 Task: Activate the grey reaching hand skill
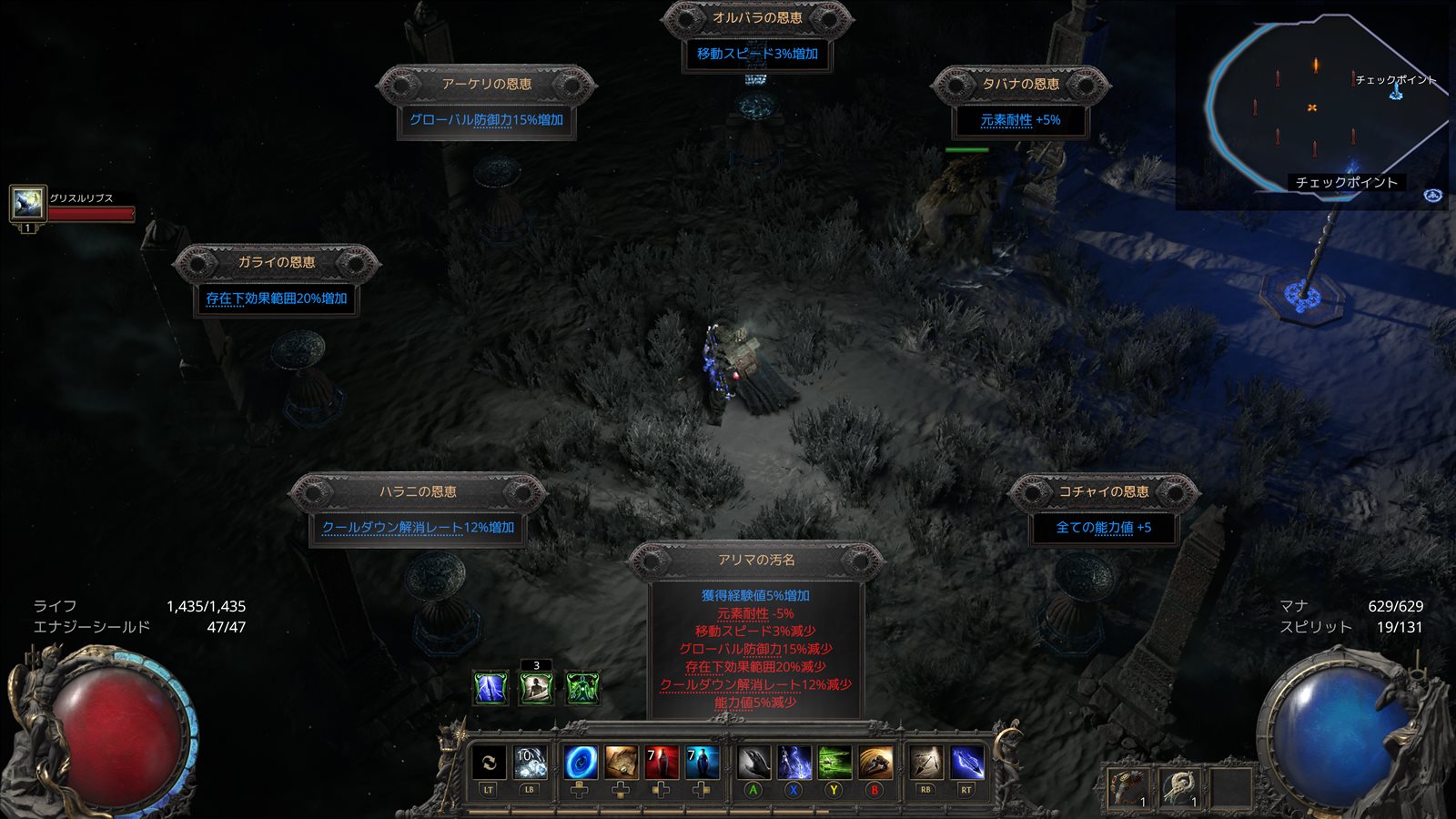pyautogui.click(x=753, y=763)
